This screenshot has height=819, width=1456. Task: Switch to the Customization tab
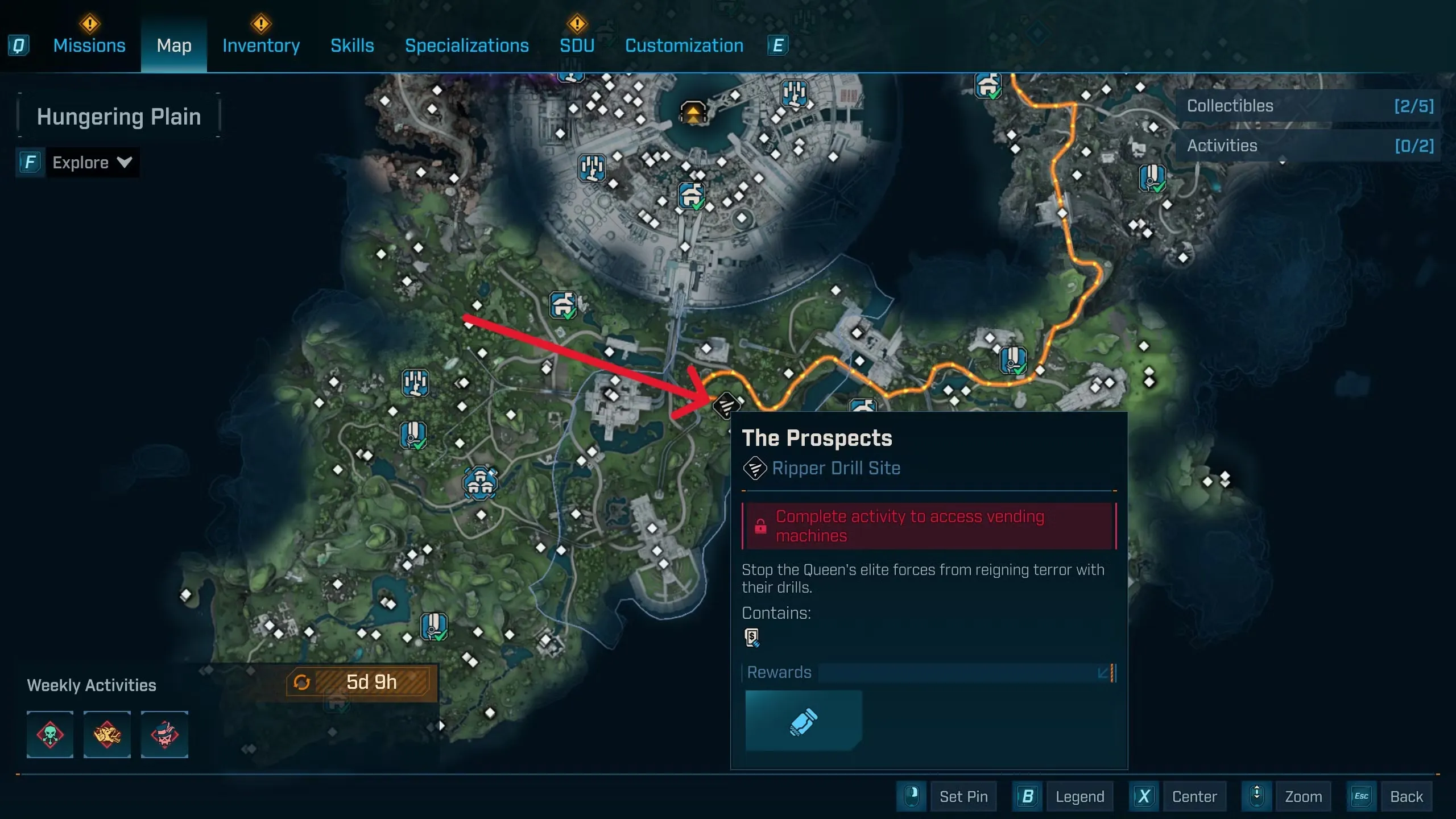point(684,45)
